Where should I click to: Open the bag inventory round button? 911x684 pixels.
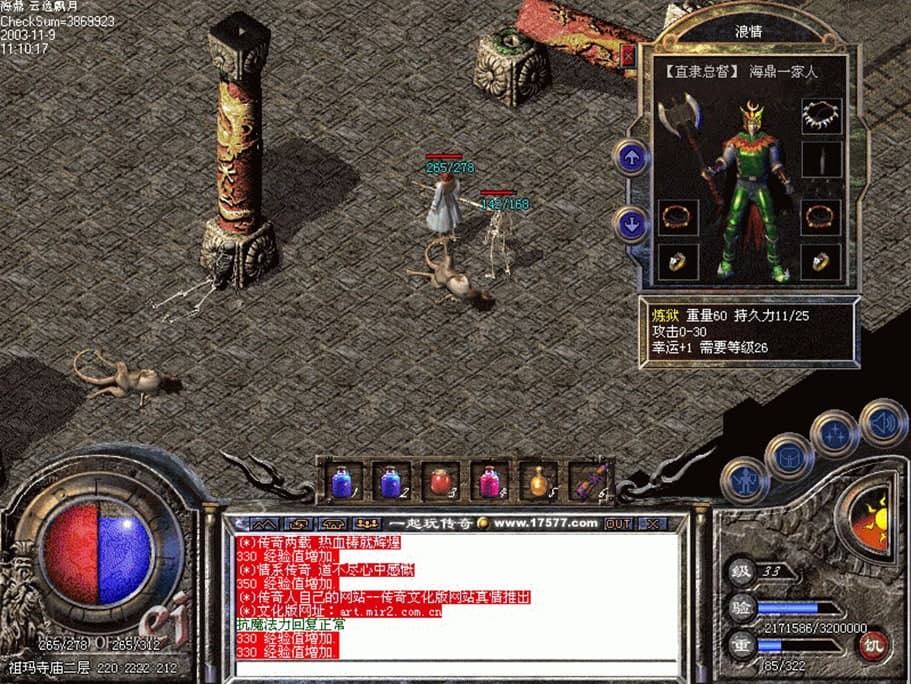[x=789, y=456]
